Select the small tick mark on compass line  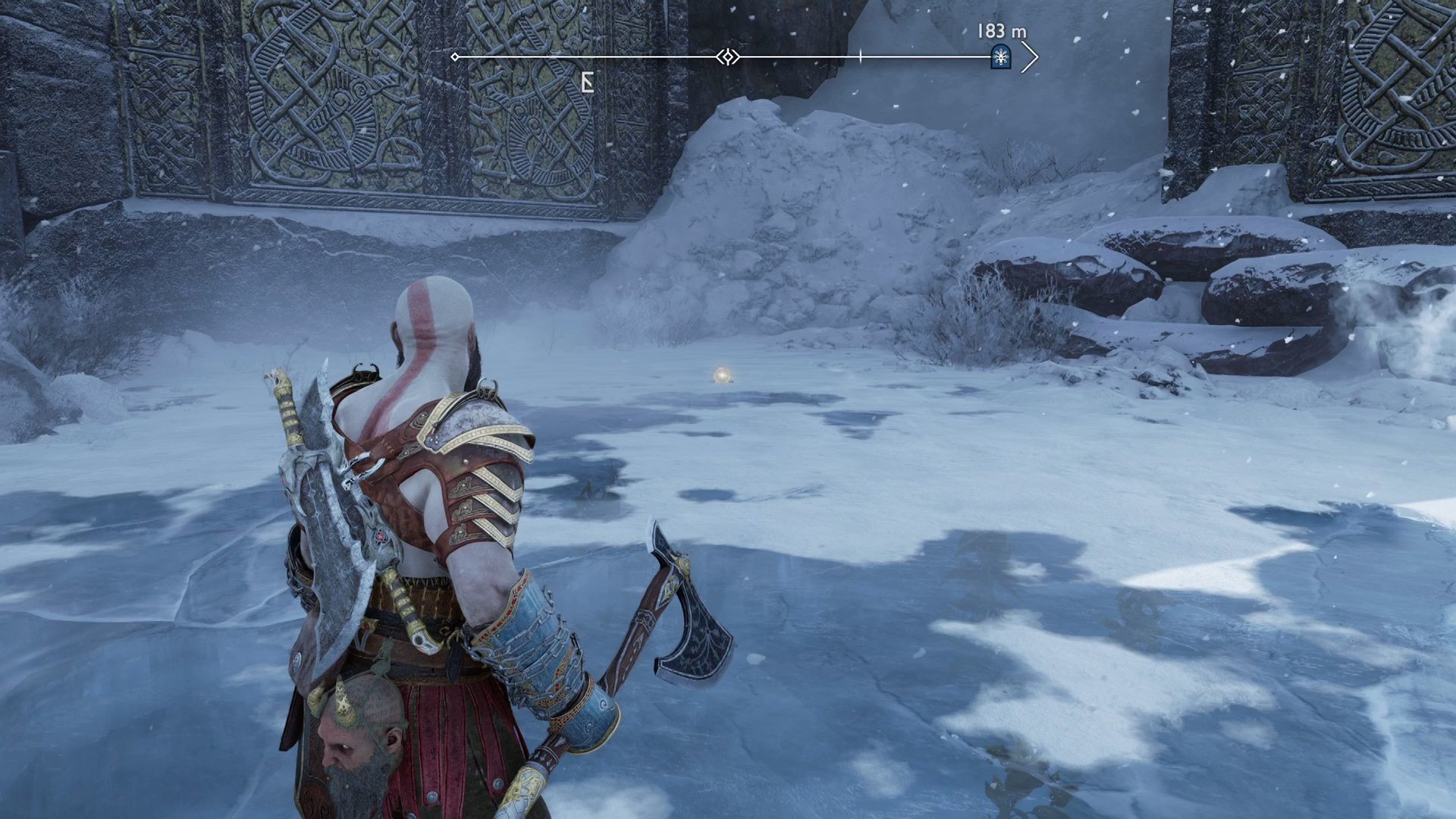tap(861, 55)
